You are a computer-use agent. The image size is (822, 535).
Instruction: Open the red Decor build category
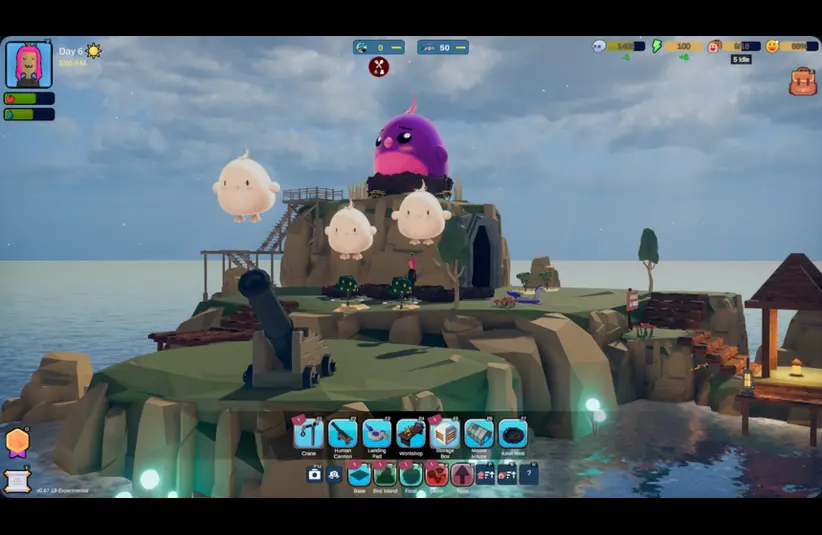click(x=436, y=475)
